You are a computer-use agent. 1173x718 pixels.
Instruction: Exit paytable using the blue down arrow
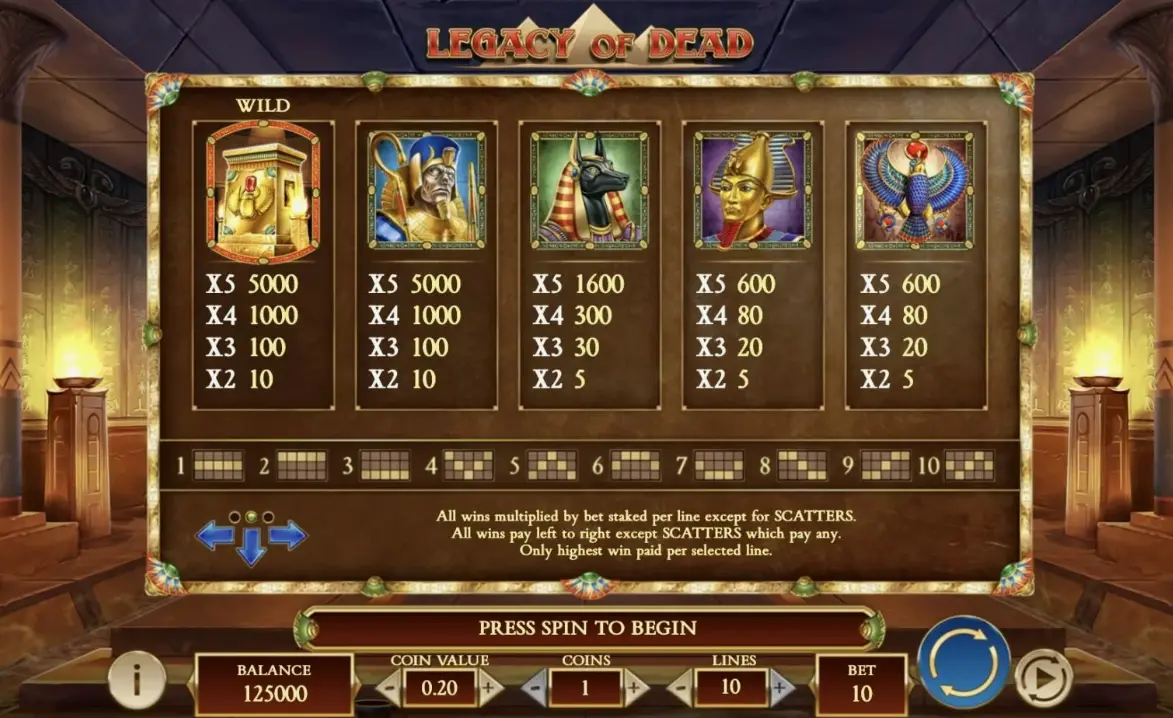[x=251, y=547]
